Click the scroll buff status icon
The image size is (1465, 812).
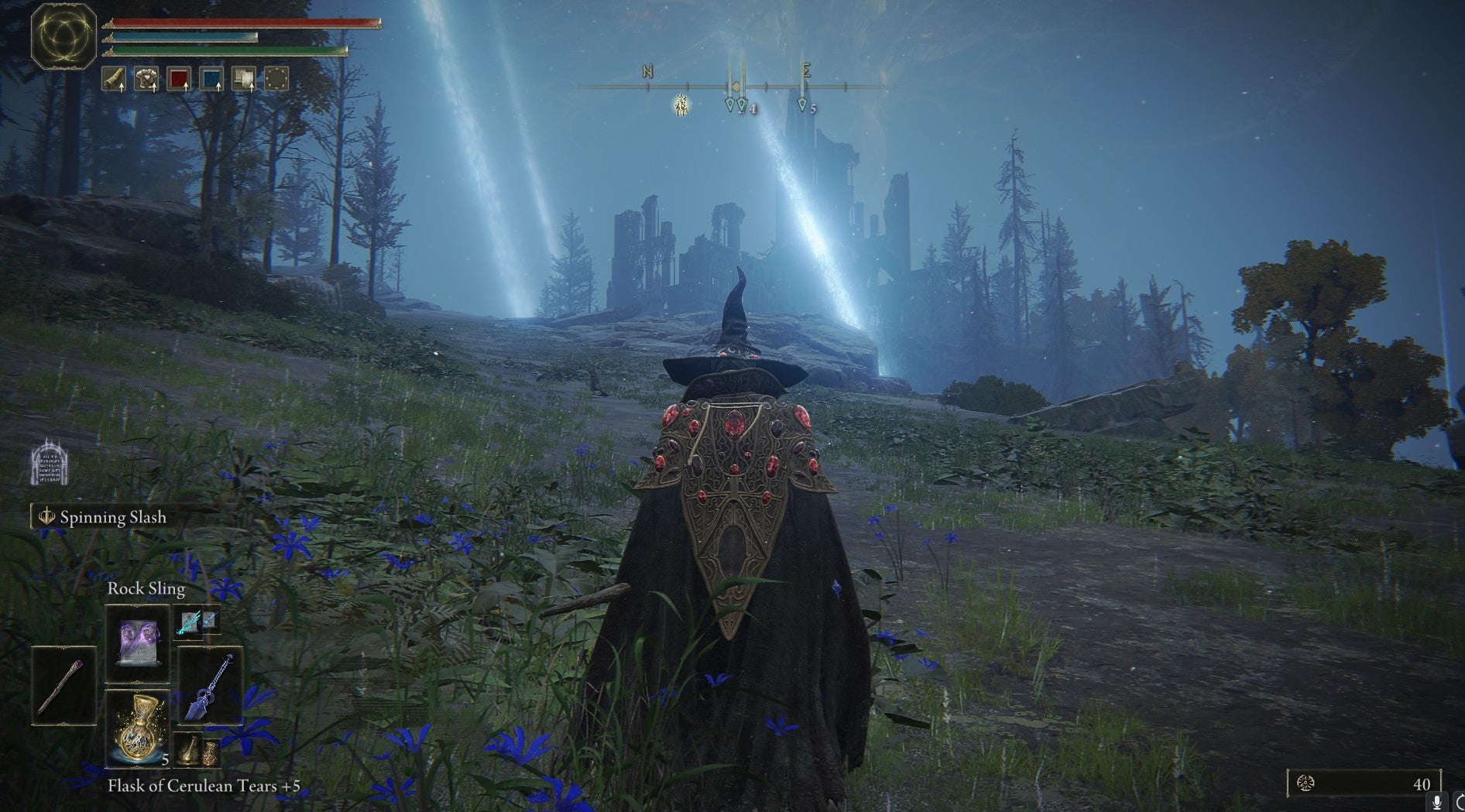click(x=114, y=79)
